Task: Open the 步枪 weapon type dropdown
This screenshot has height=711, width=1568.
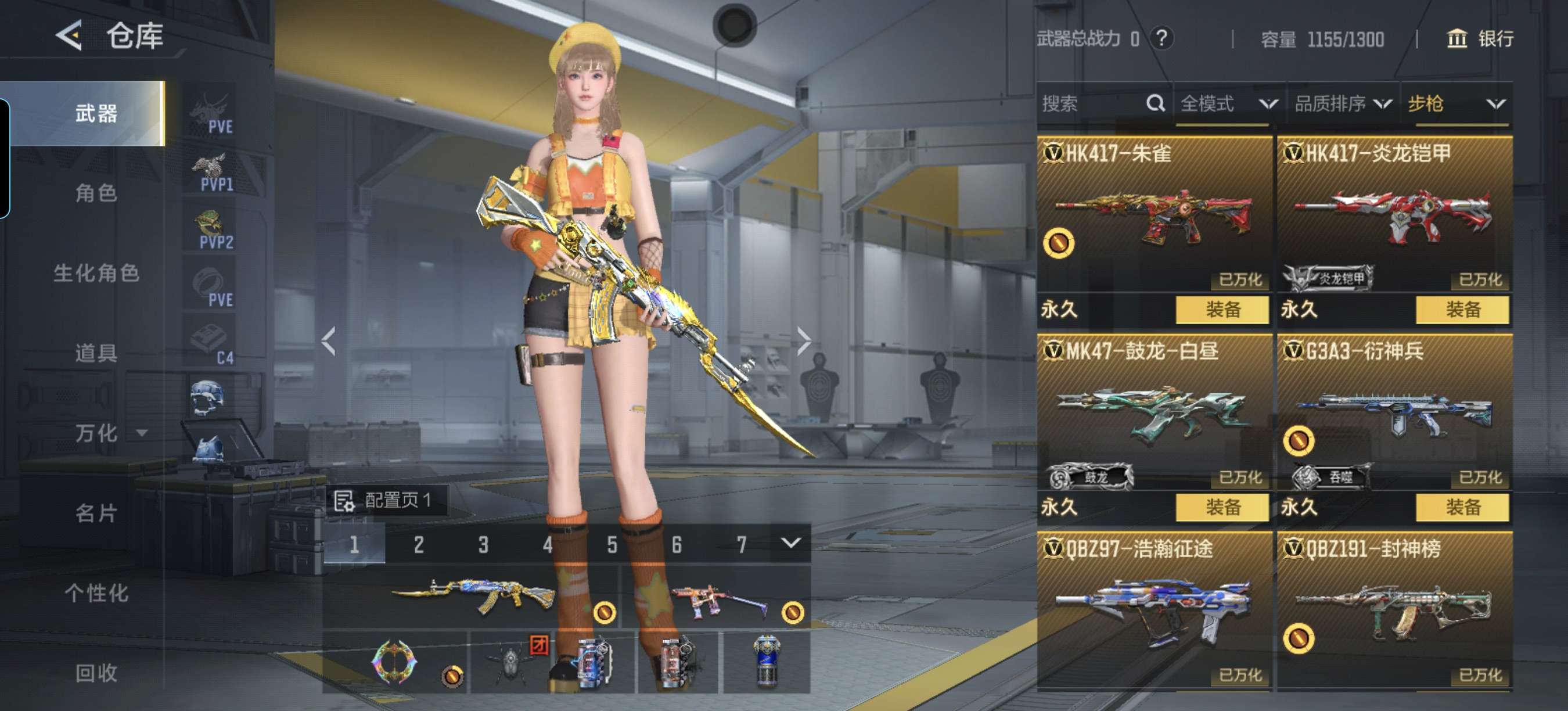Action: [x=1456, y=103]
